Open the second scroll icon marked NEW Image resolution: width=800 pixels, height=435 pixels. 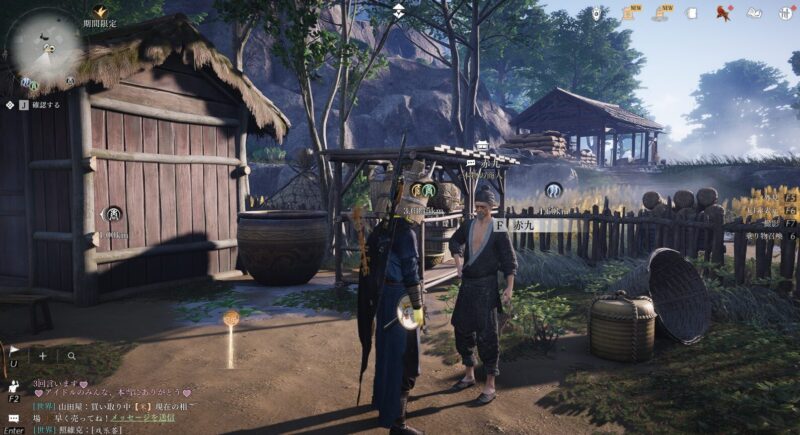[662, 13]
